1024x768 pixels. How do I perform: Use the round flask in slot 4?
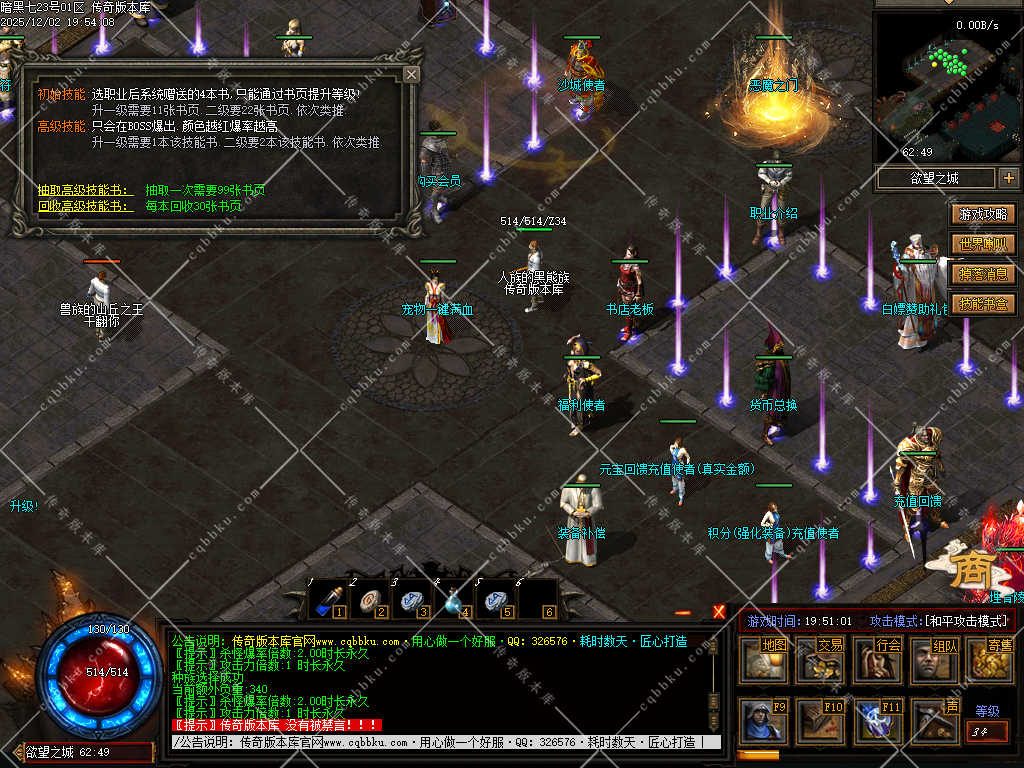point(453,601)
